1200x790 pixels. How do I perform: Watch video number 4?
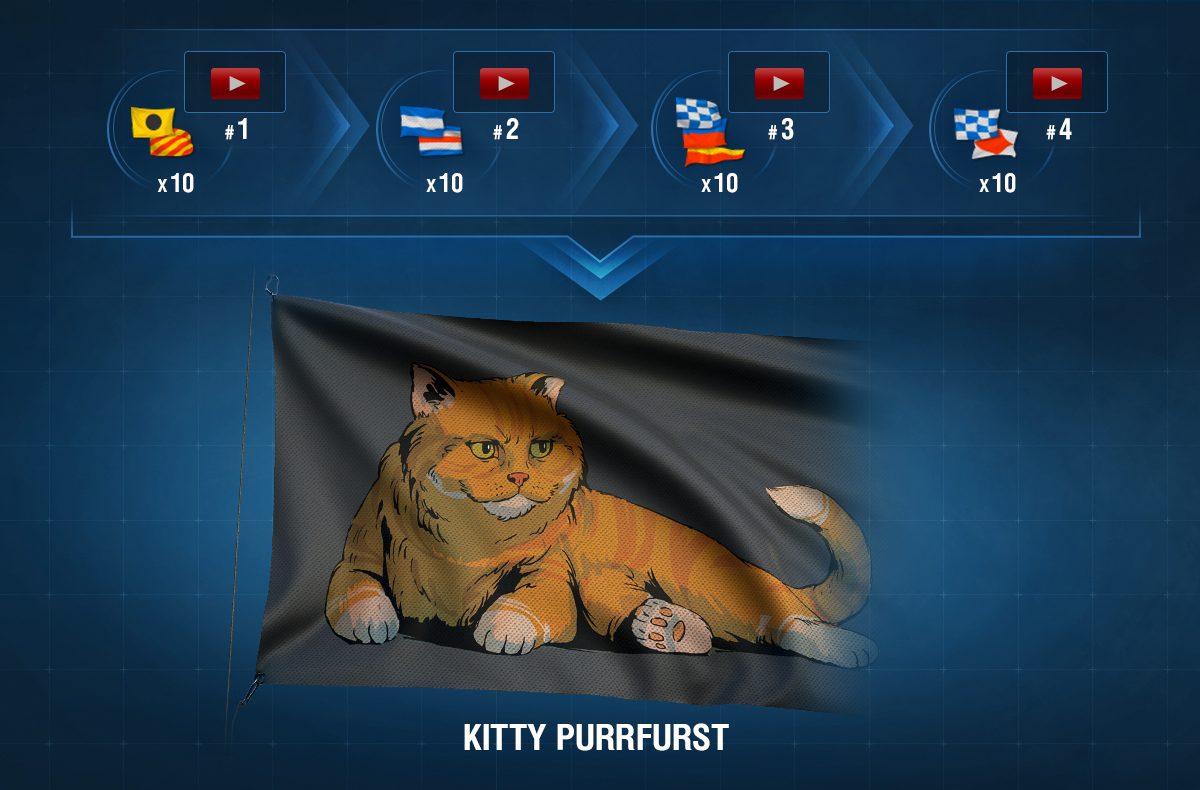coord(1057,83)
